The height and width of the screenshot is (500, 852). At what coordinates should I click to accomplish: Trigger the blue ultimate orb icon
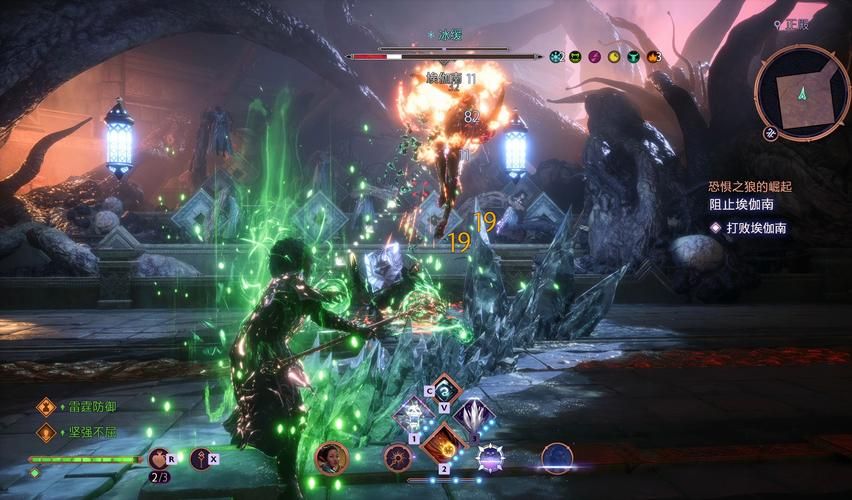557,458
